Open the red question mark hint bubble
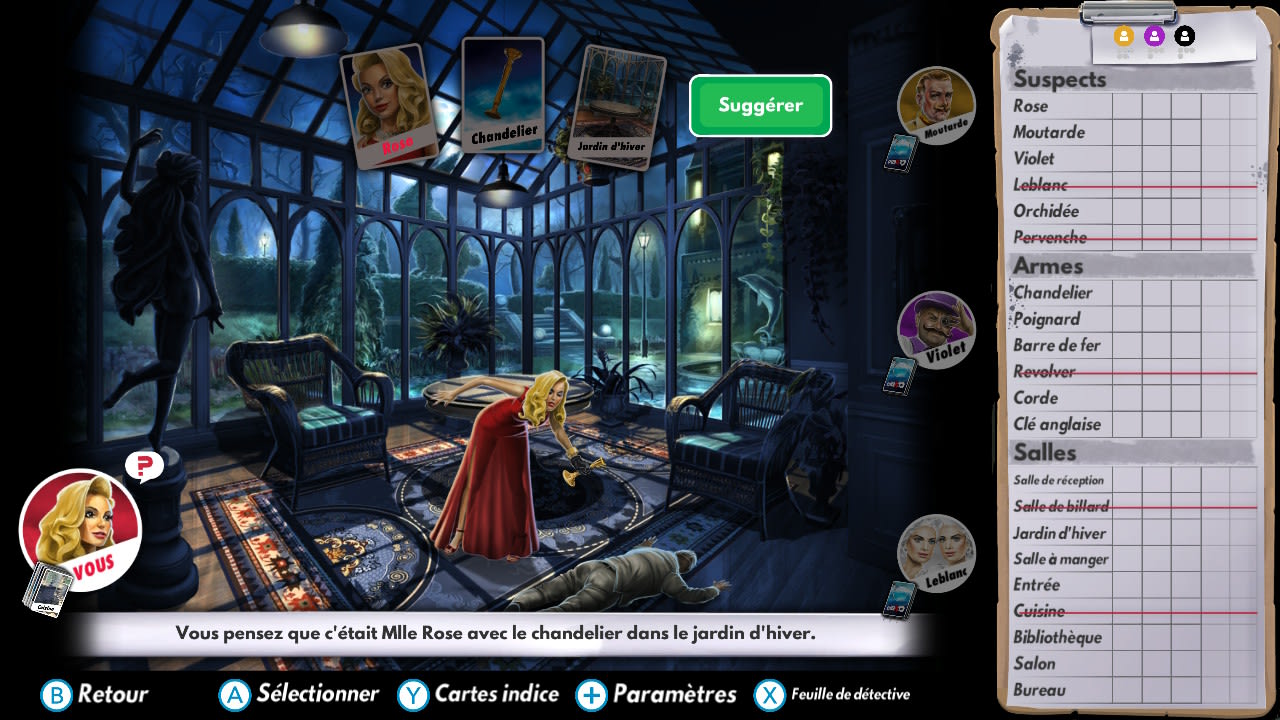The height and width of the screenshot is (720, 1280). click(143, 466)
